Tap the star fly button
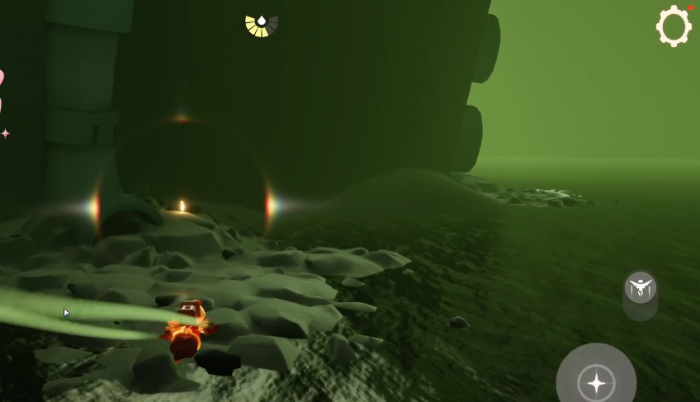The width and height of the screenshot is (700, 402). 596,381
